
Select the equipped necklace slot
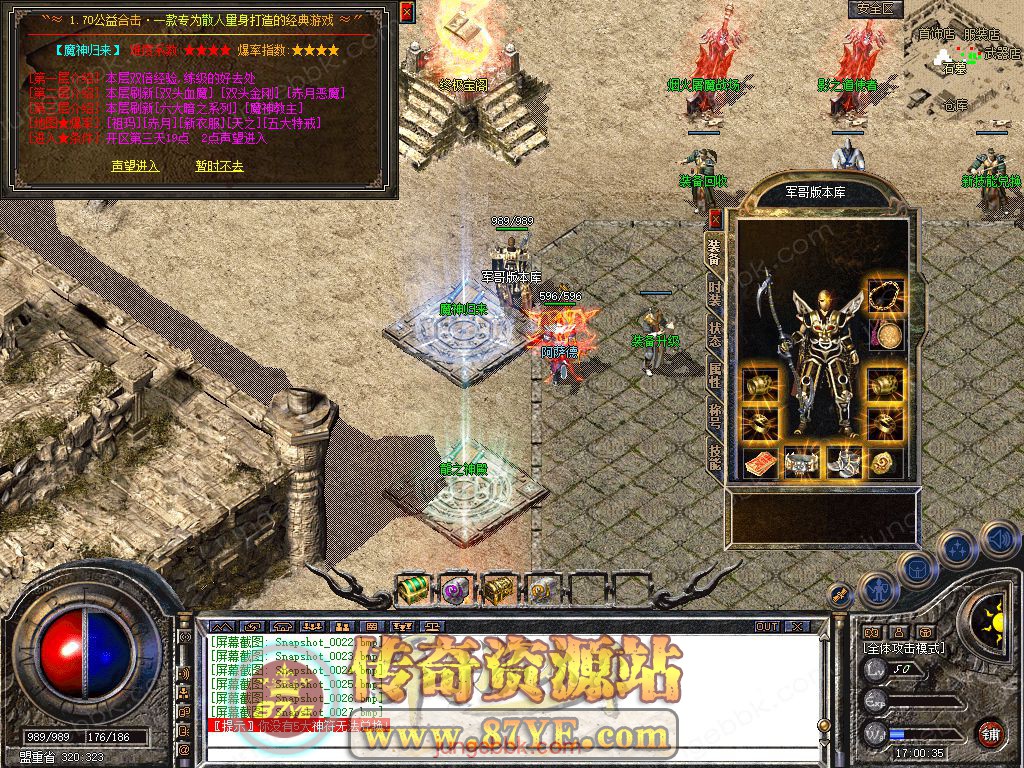tap(885, 295)
